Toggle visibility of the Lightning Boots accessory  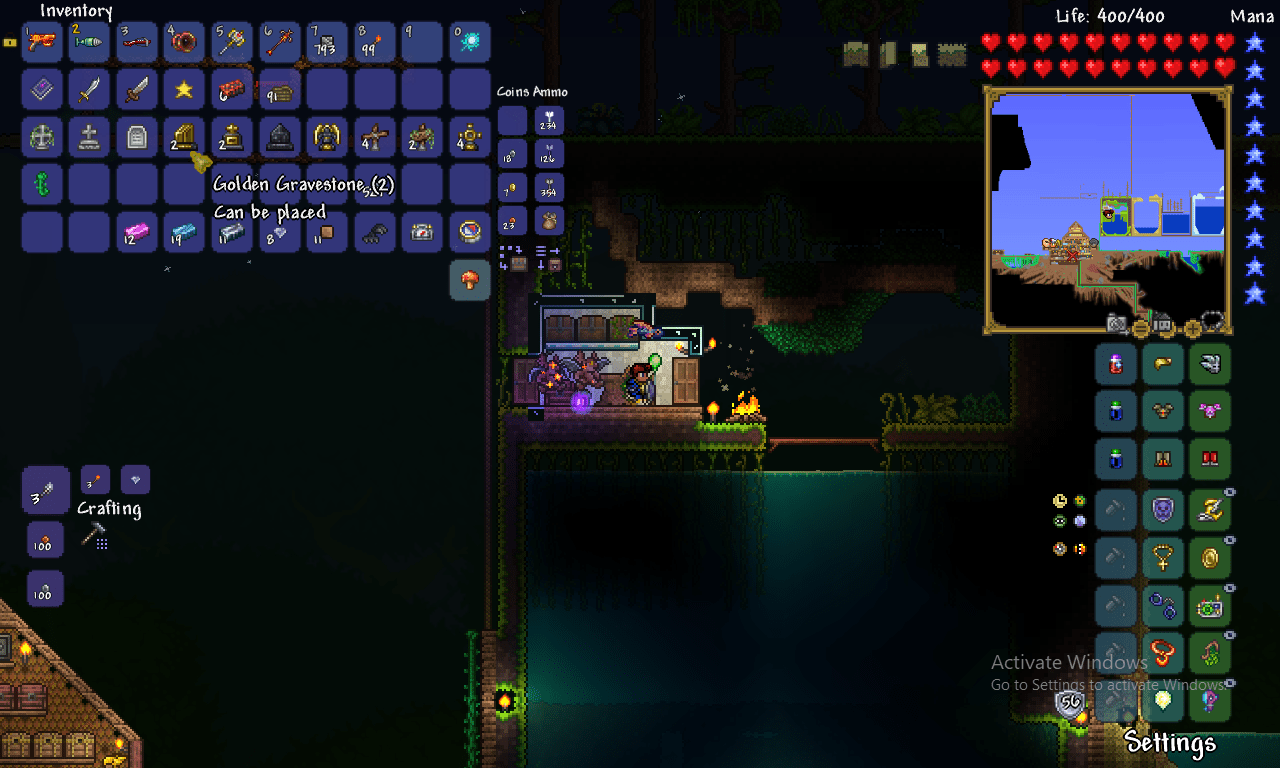(x=1229, y=491)
